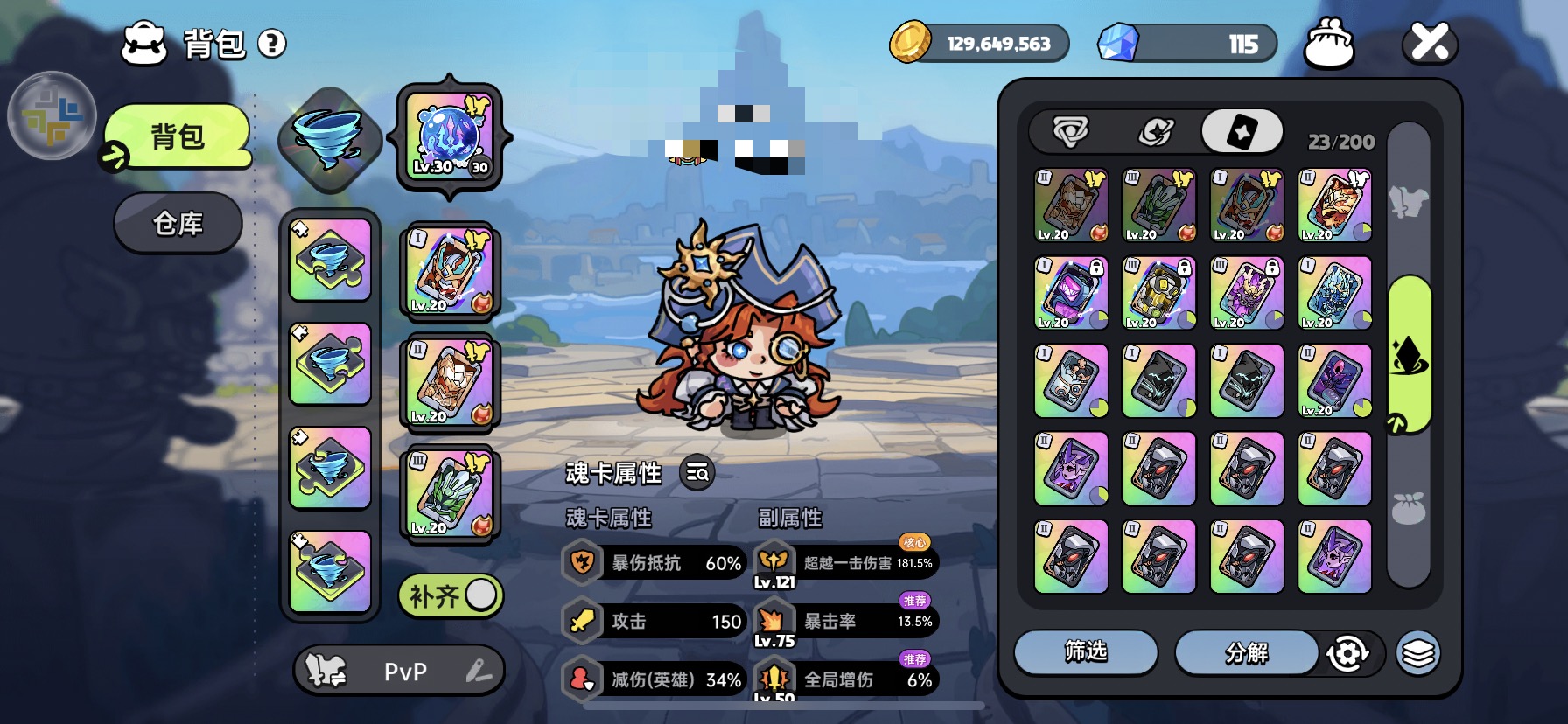The height and width of the screenshot is (724, 1568).
Task: Switch to the 背包 tab
Action: point(178,136)
